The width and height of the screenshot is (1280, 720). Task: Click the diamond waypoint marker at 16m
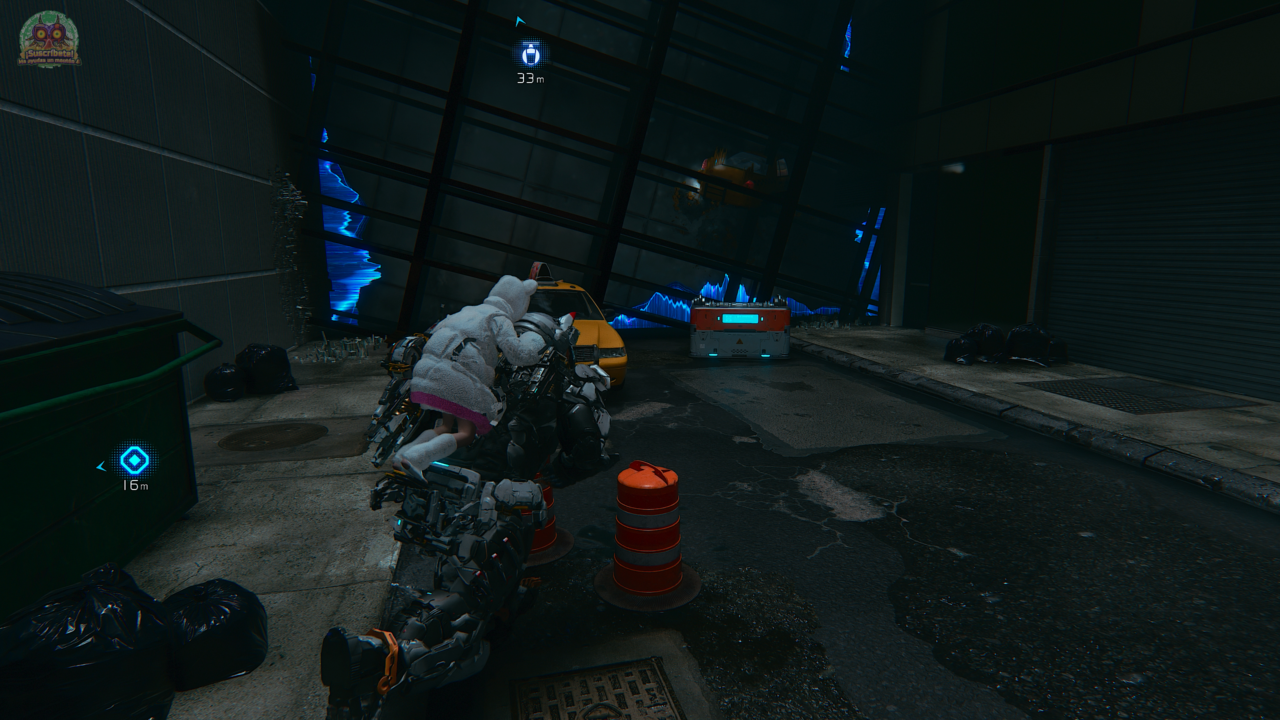tap(134, 460)
